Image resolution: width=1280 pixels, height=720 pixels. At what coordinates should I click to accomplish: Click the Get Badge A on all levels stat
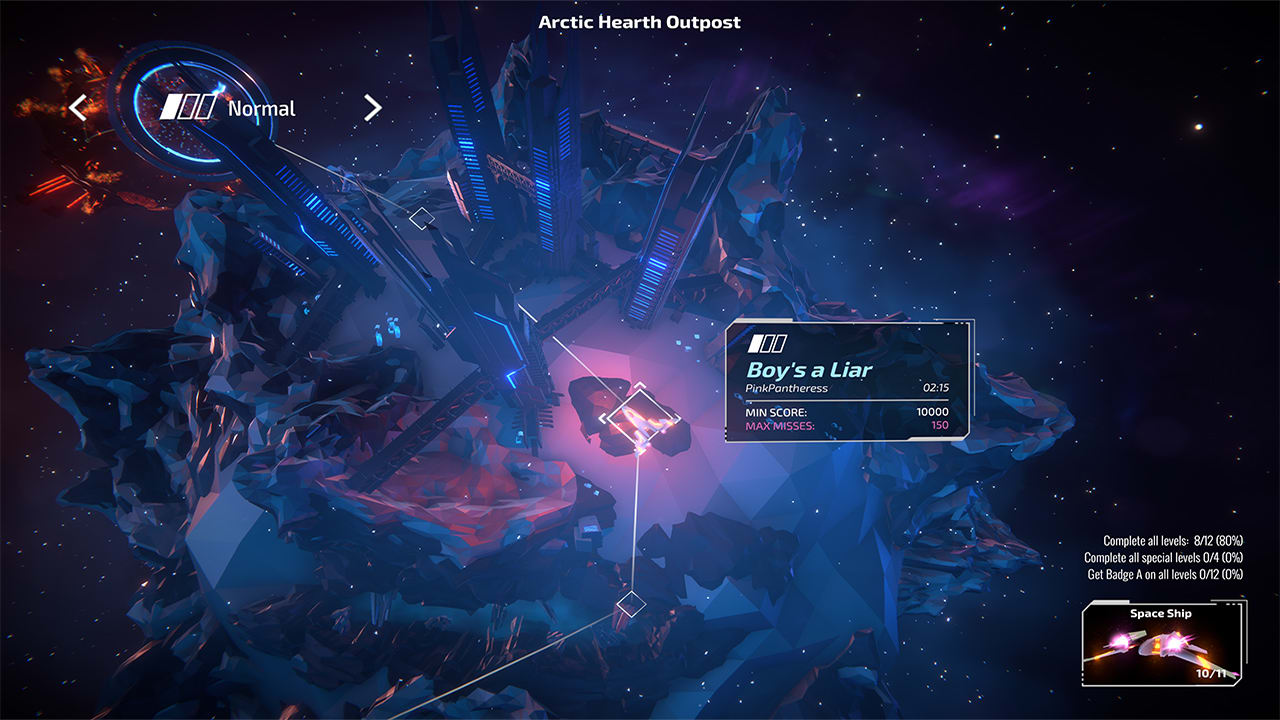(1165, 573)
